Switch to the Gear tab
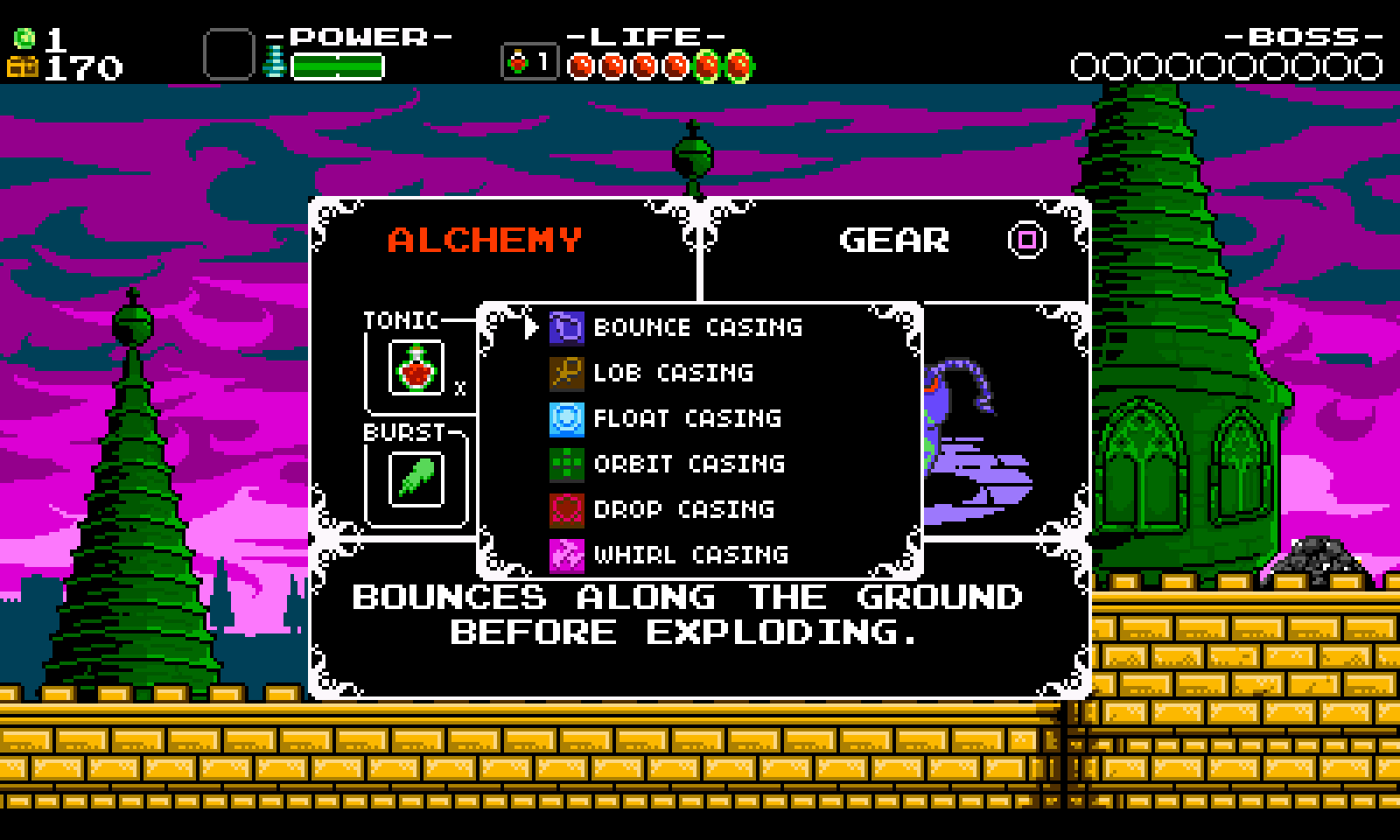The image size is (1400, 840). [893, 240]
